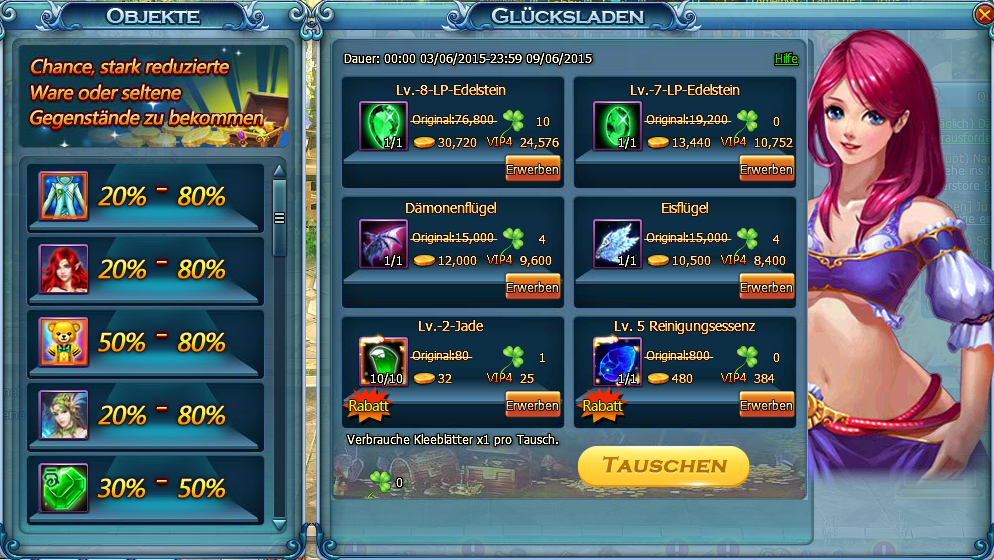This screenshot has width=994, height=560.
Task: Select the red-haired girl portrait row
Action: pos(145,270)
